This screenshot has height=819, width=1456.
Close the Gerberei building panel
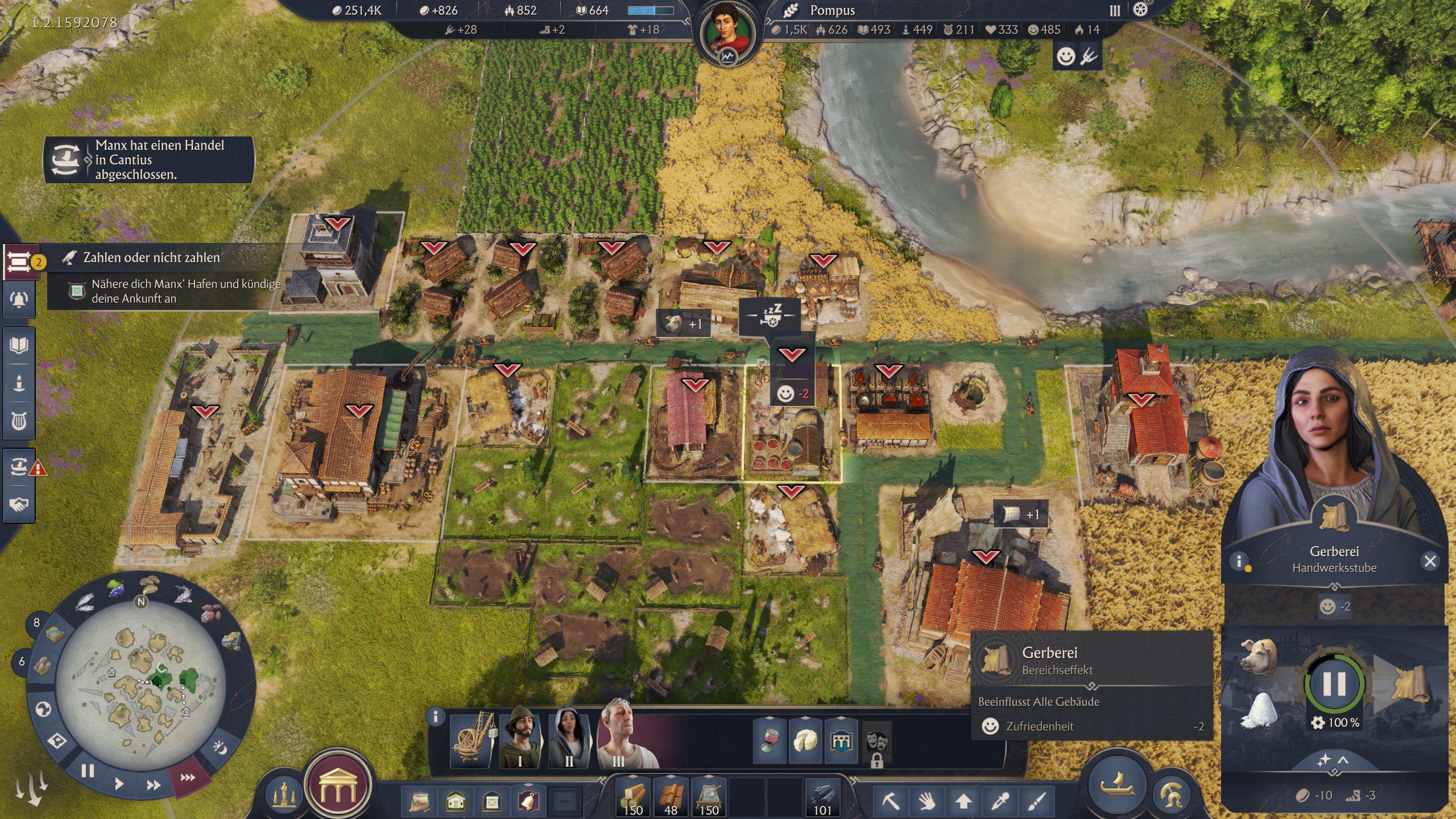tap(1430, 561)
